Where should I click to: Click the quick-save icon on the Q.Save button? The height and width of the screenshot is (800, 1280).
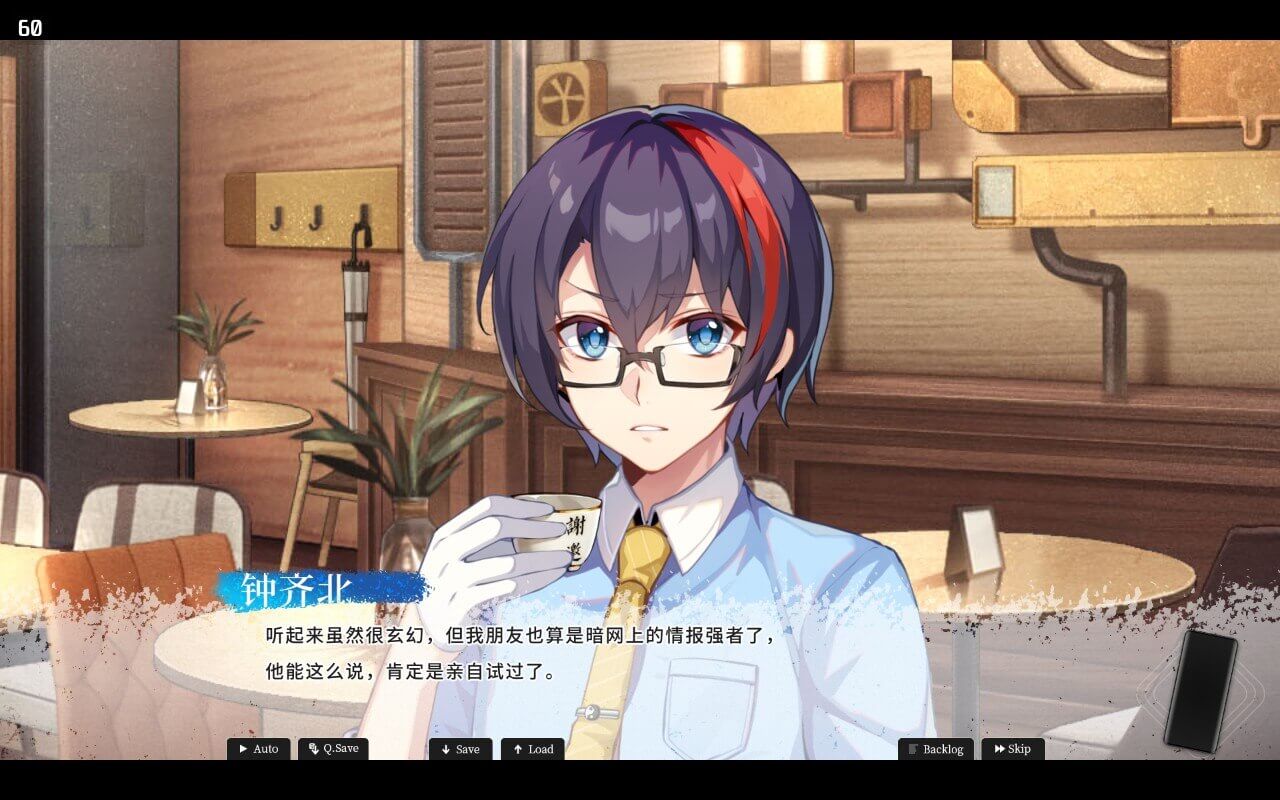pos(311,747)
